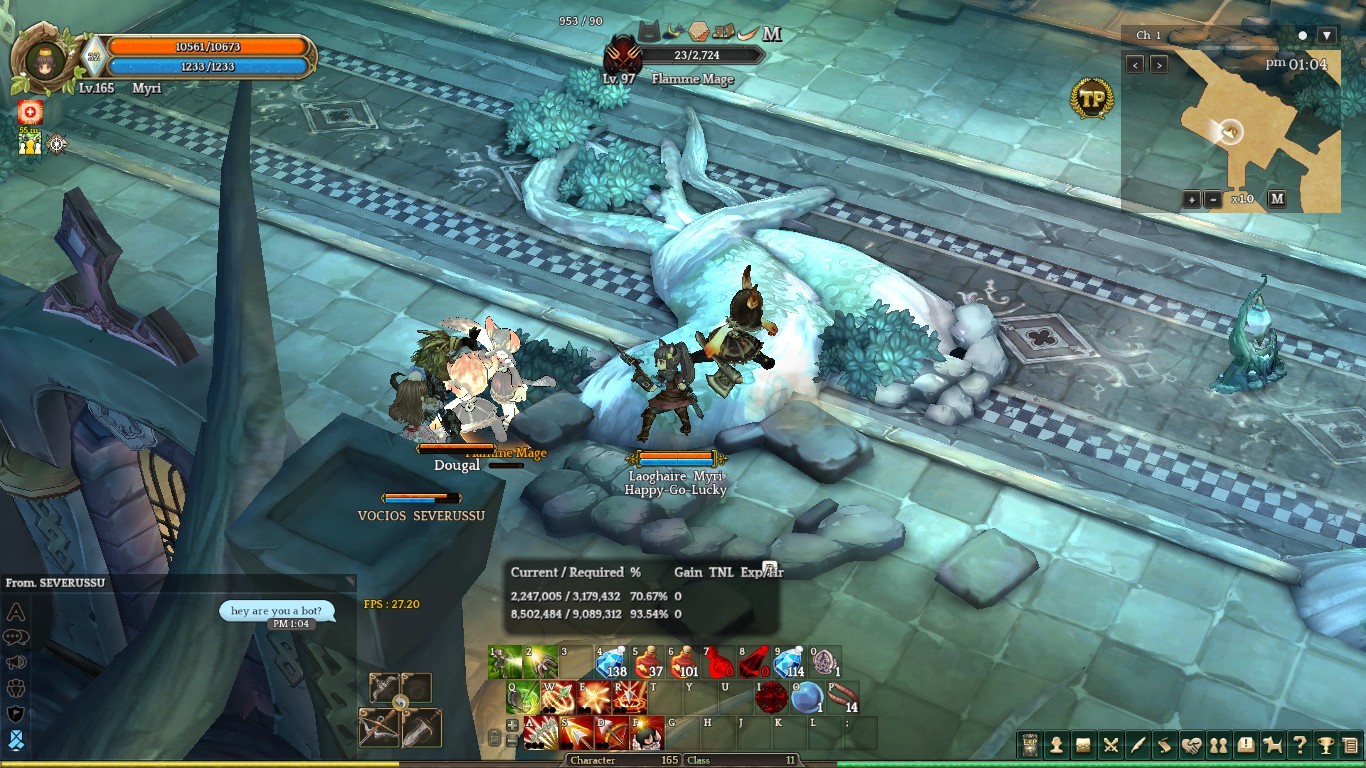
Task: Open the companion pet menu icon
Action: point(1273,745)
